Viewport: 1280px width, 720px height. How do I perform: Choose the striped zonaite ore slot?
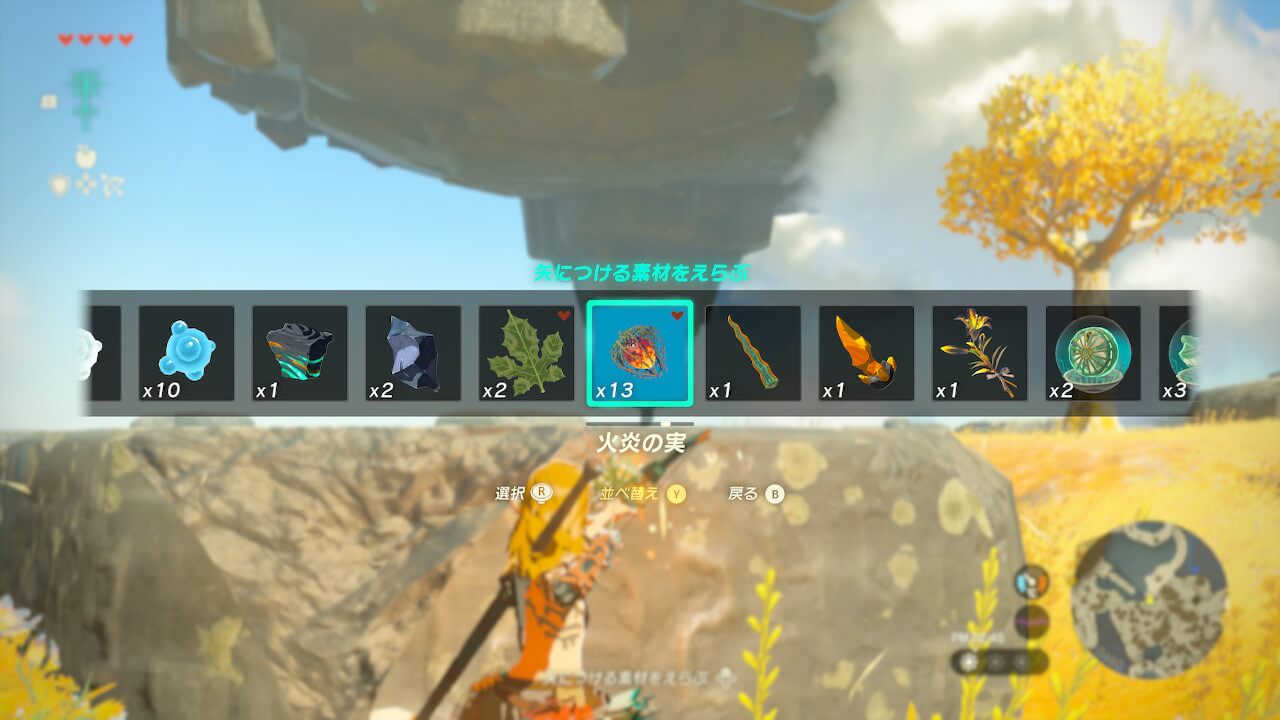click(x=299, y=353)
